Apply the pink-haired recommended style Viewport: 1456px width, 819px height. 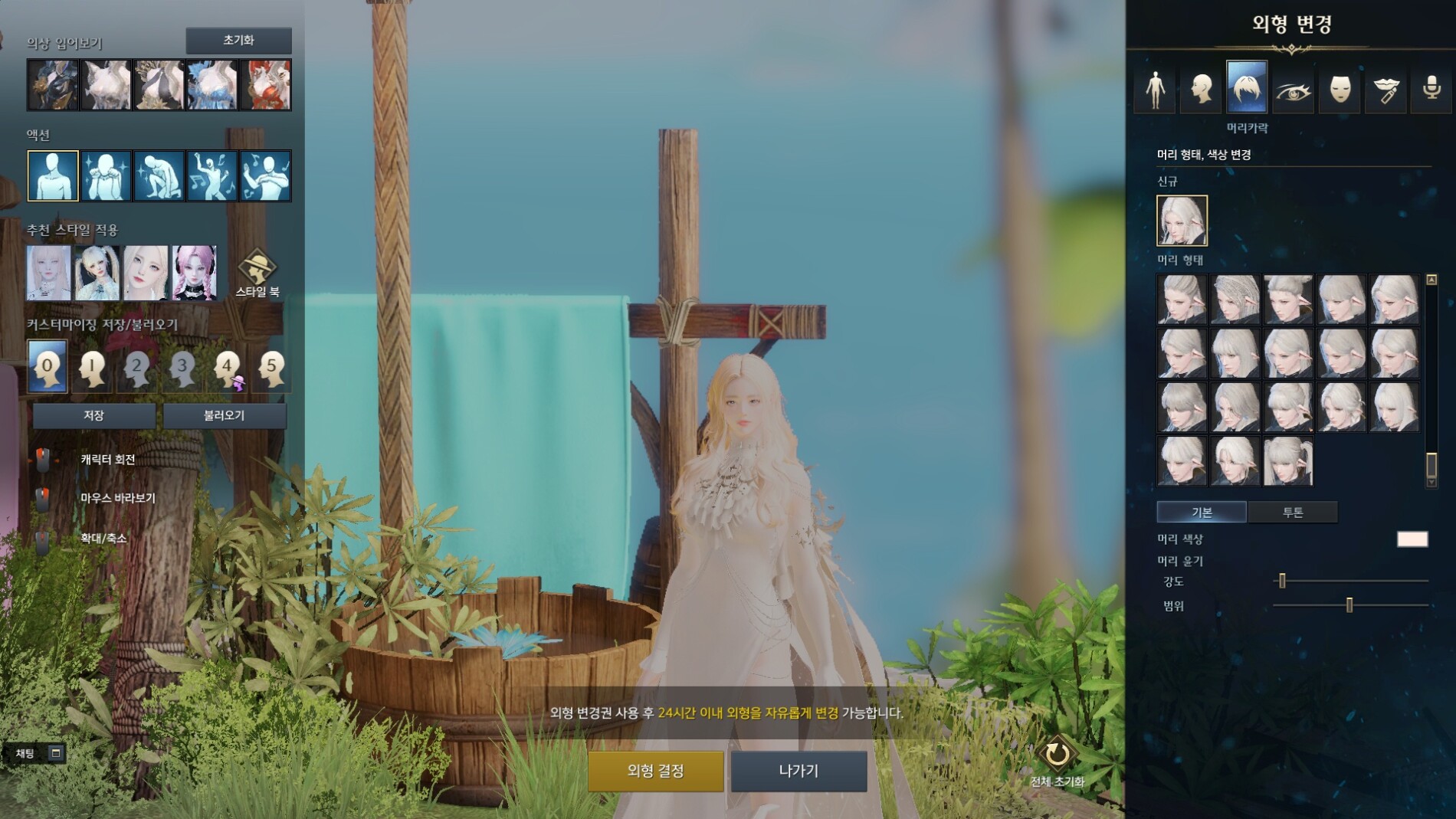point(195,273)
